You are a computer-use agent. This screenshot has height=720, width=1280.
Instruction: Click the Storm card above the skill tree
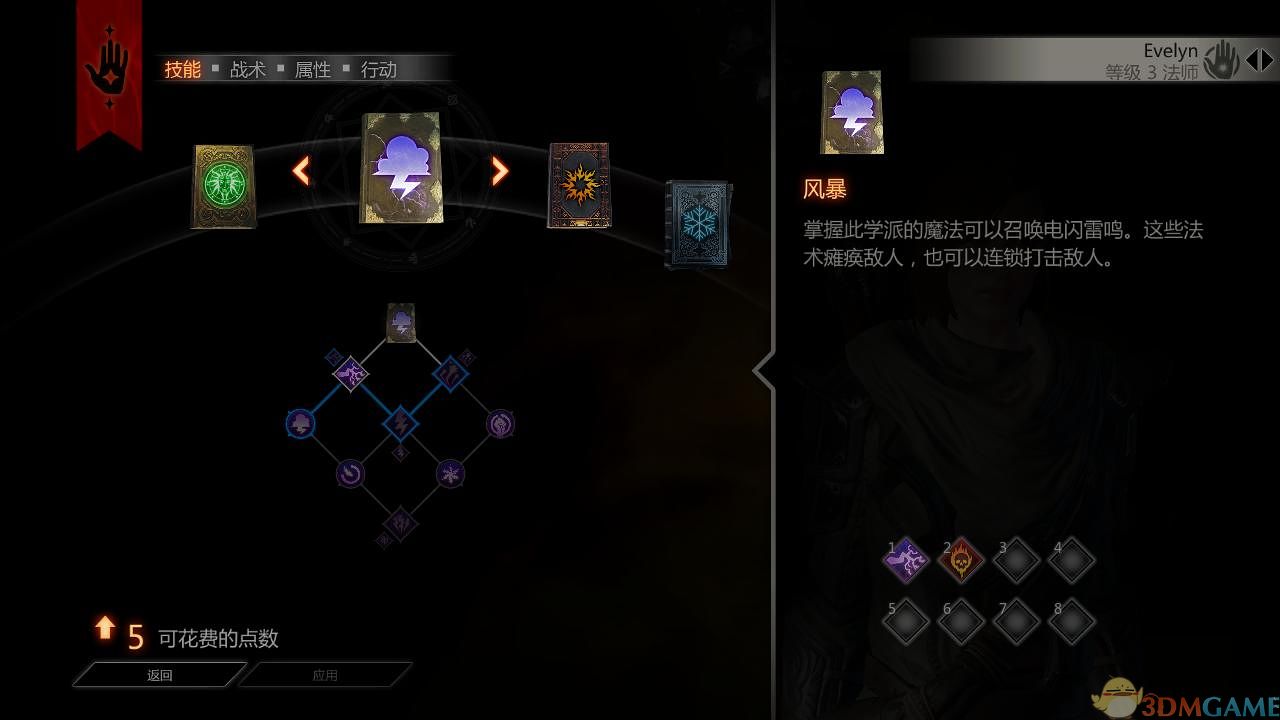pyautogui.click(x=400, y=321)
